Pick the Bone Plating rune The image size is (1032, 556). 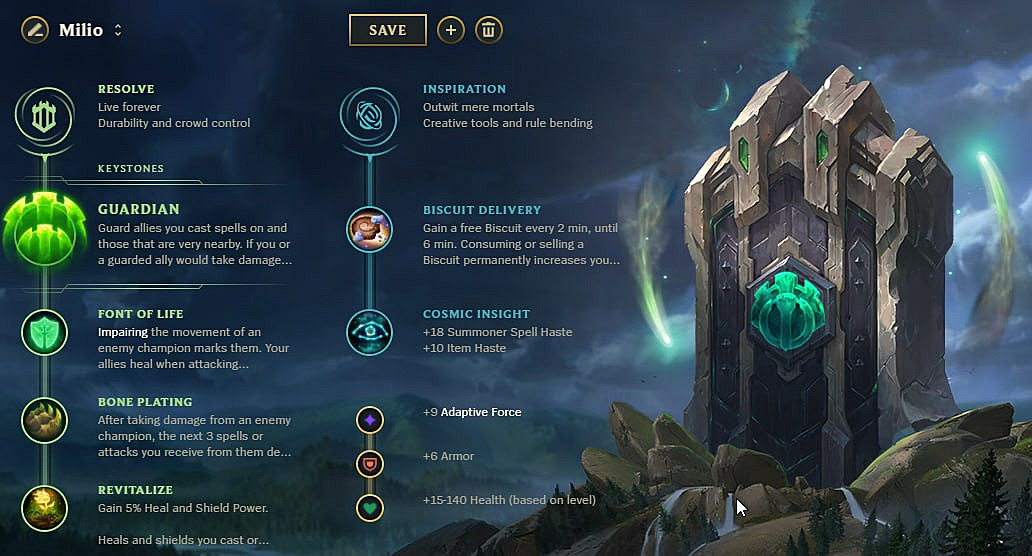pyautogui.click(x=44, y=420)
